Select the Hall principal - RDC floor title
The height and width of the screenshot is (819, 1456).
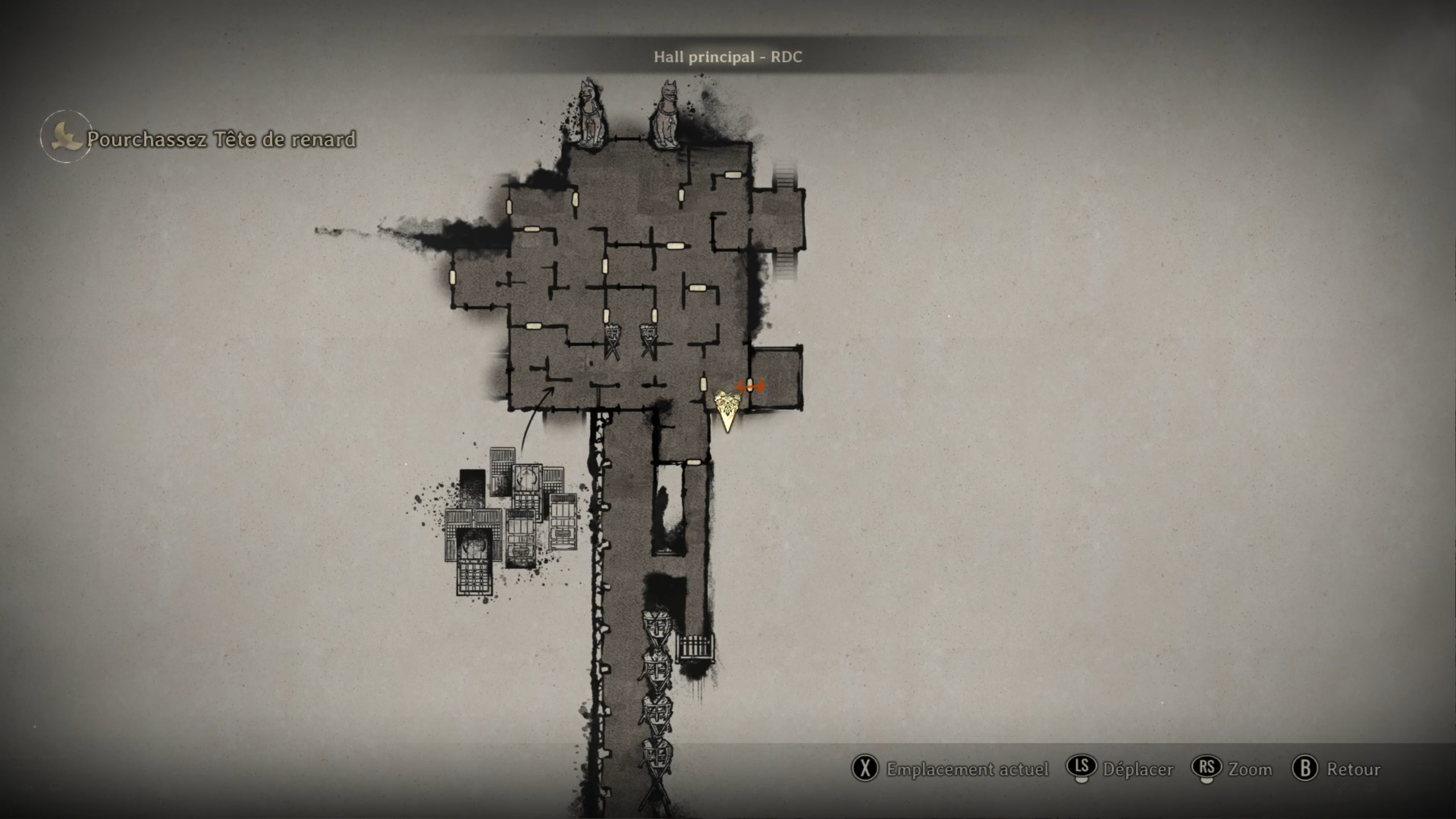(727, 57)
